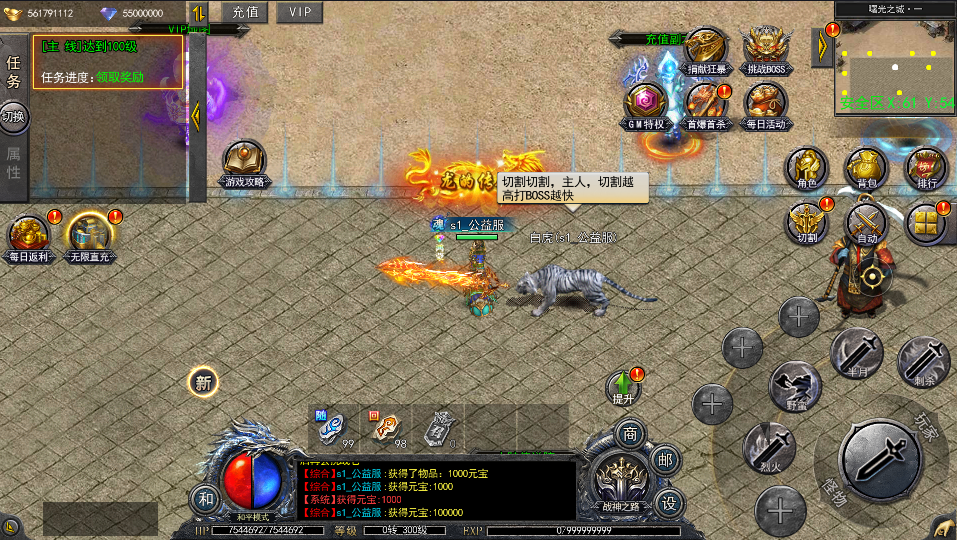This screenshot has height=540, width=957.
Task: Open the 充值 recharge button
Action: pos(244,12)
